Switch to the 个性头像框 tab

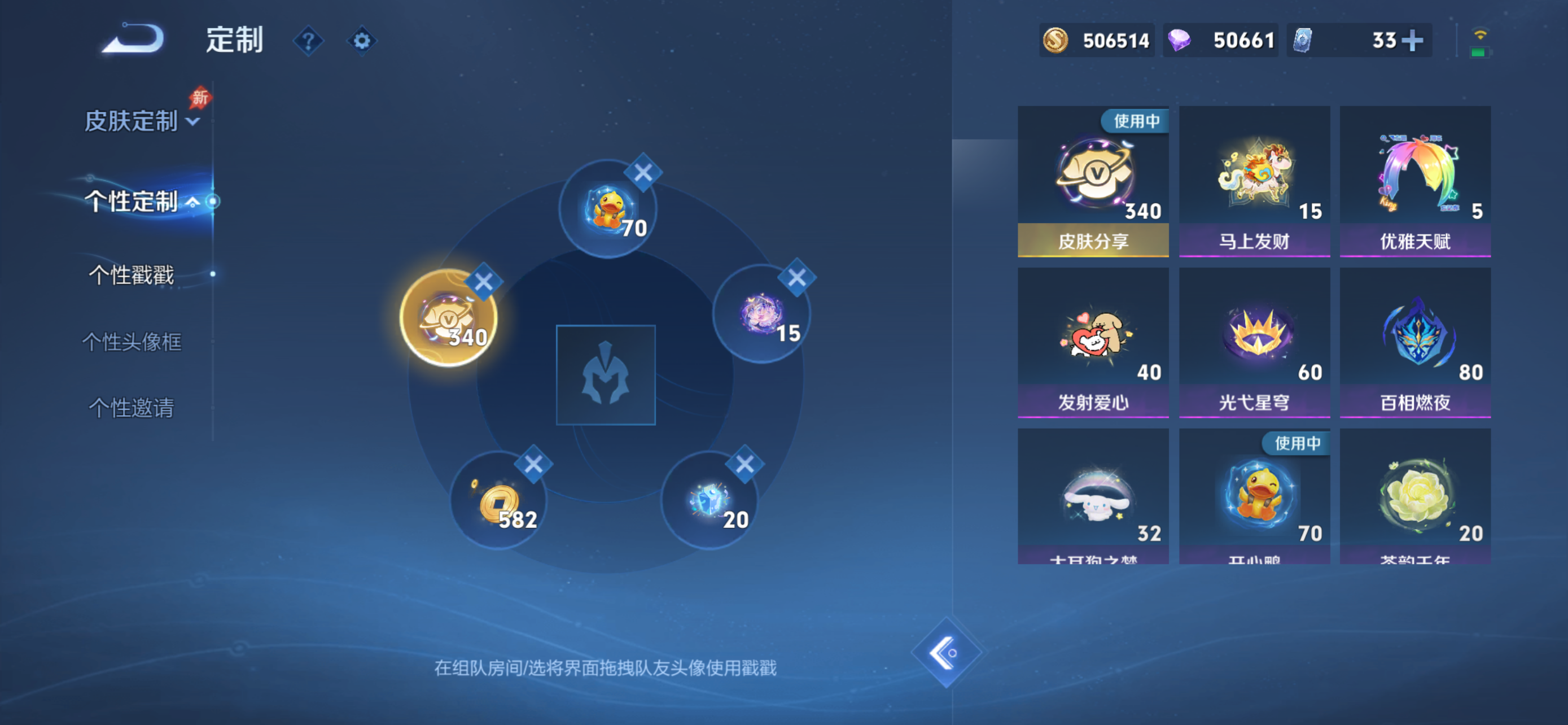click(132, 342)
